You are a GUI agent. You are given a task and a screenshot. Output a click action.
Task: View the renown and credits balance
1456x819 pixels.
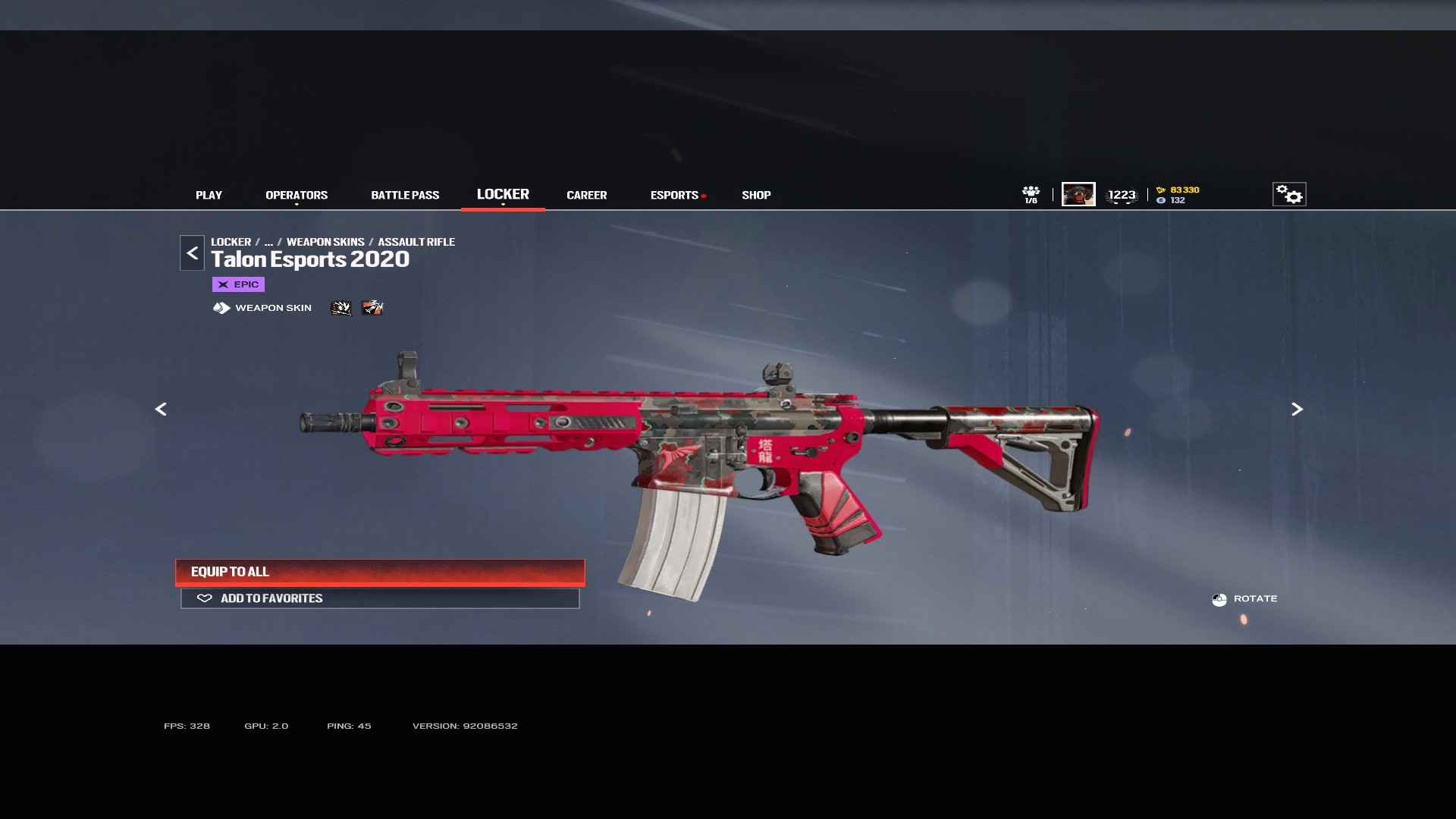tap(1178, 195)
